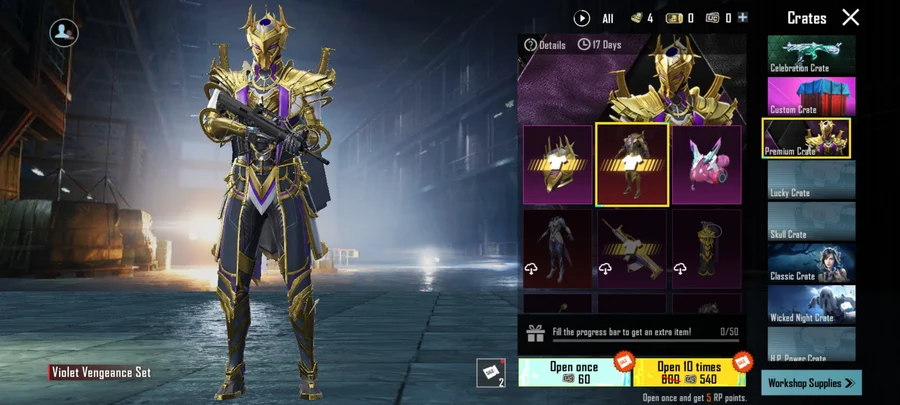The image size is (900, 405).
Task: Open the Lucky Crate
Action: pos(811,180)
